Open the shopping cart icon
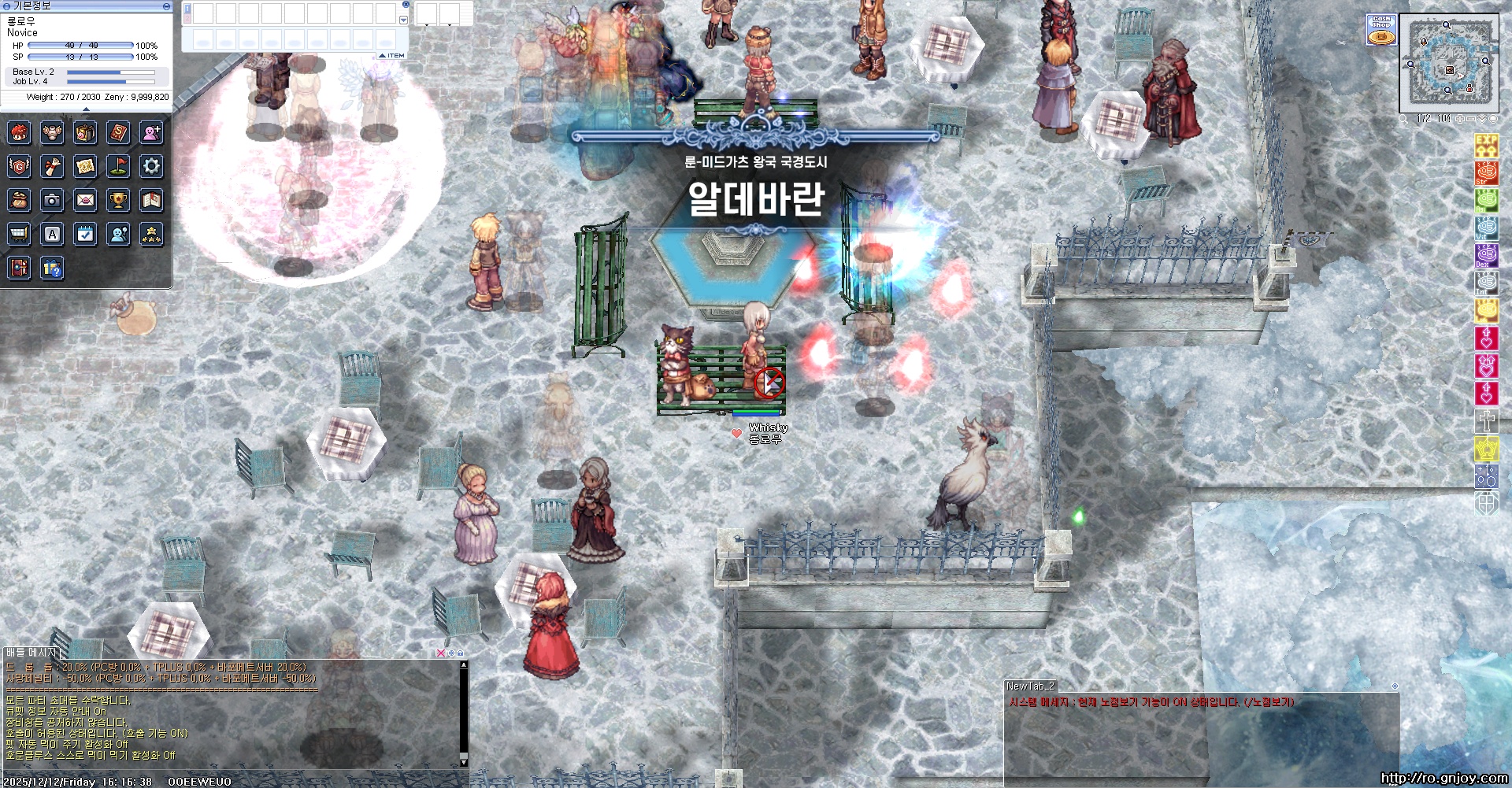 [19, 234]
